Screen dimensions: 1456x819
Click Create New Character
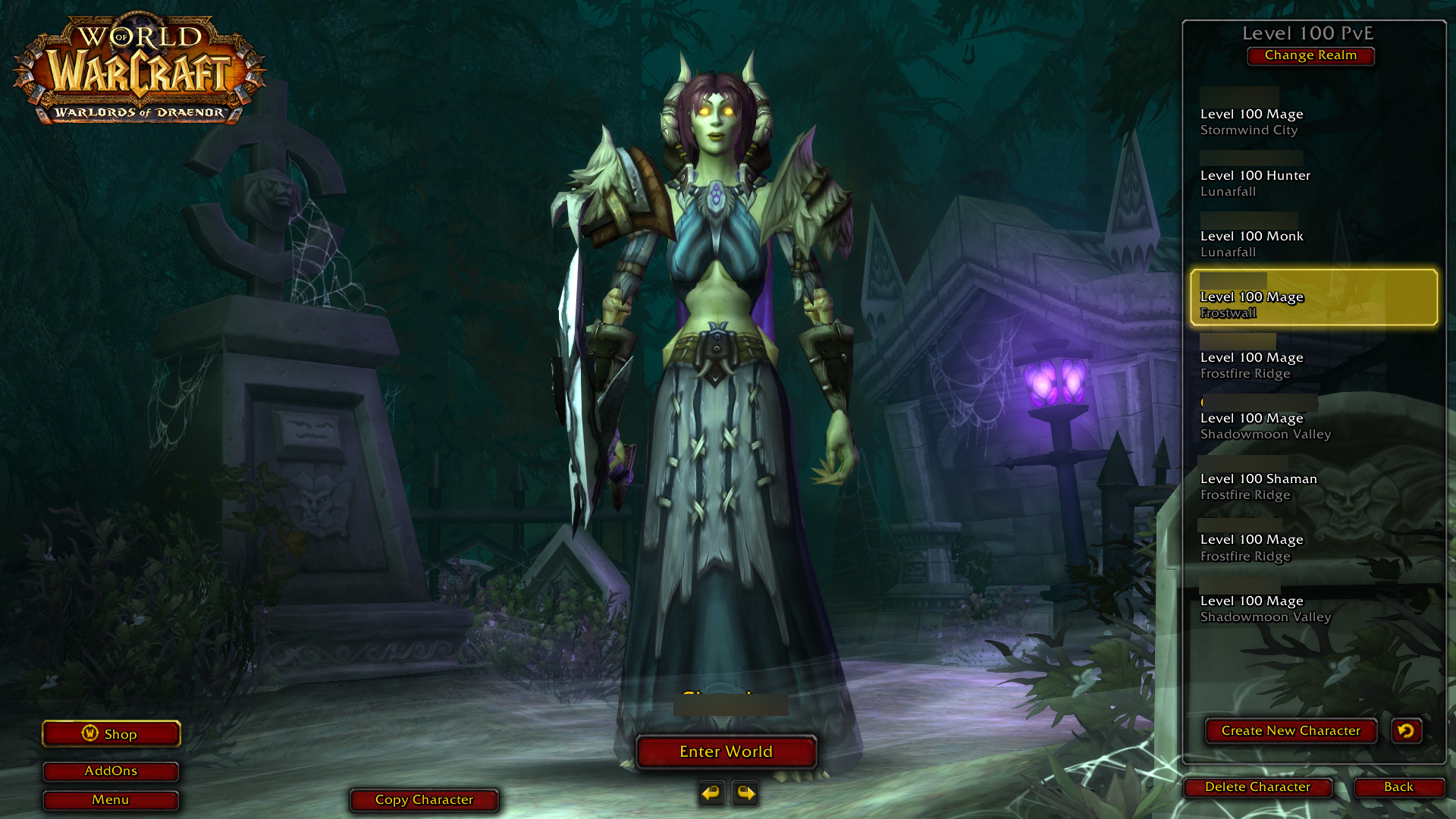pos(1290,730)
